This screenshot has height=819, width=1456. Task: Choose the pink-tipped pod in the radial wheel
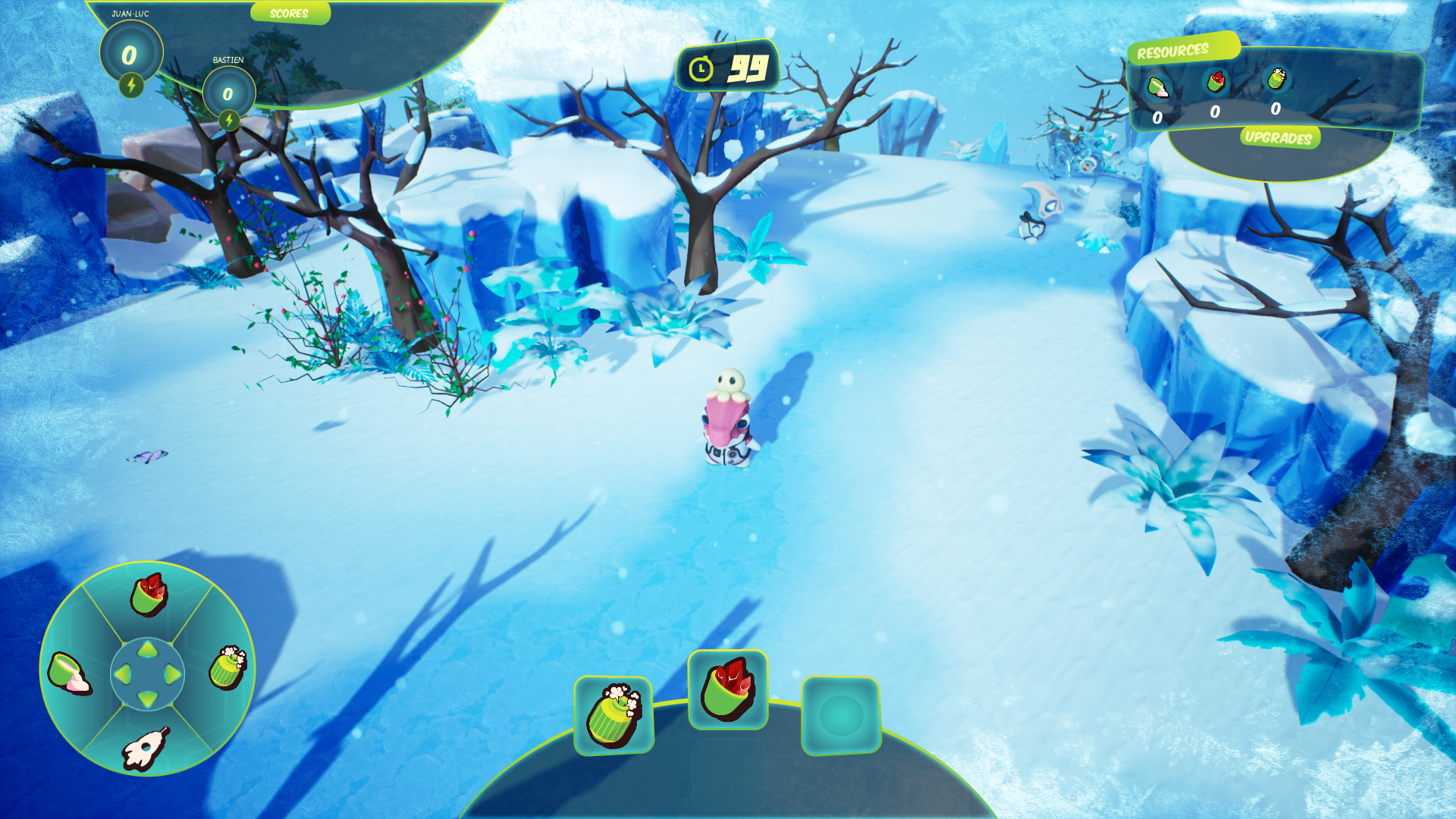[69, 673]
